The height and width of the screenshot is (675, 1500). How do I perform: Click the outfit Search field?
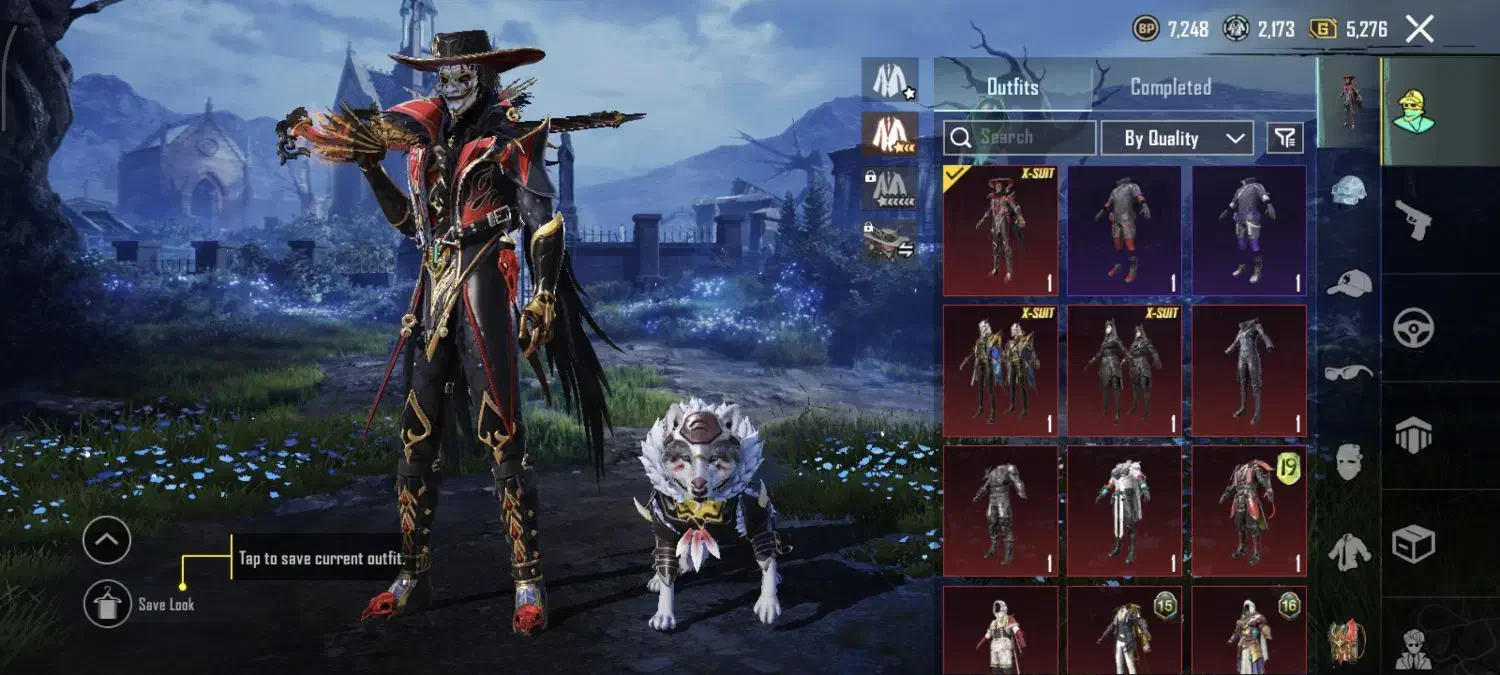pyautogui.click(x=1019, y=137)
